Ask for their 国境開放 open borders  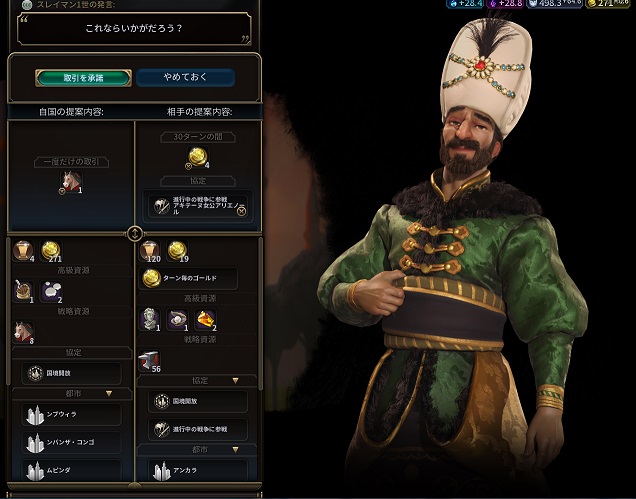coord(197,402)
